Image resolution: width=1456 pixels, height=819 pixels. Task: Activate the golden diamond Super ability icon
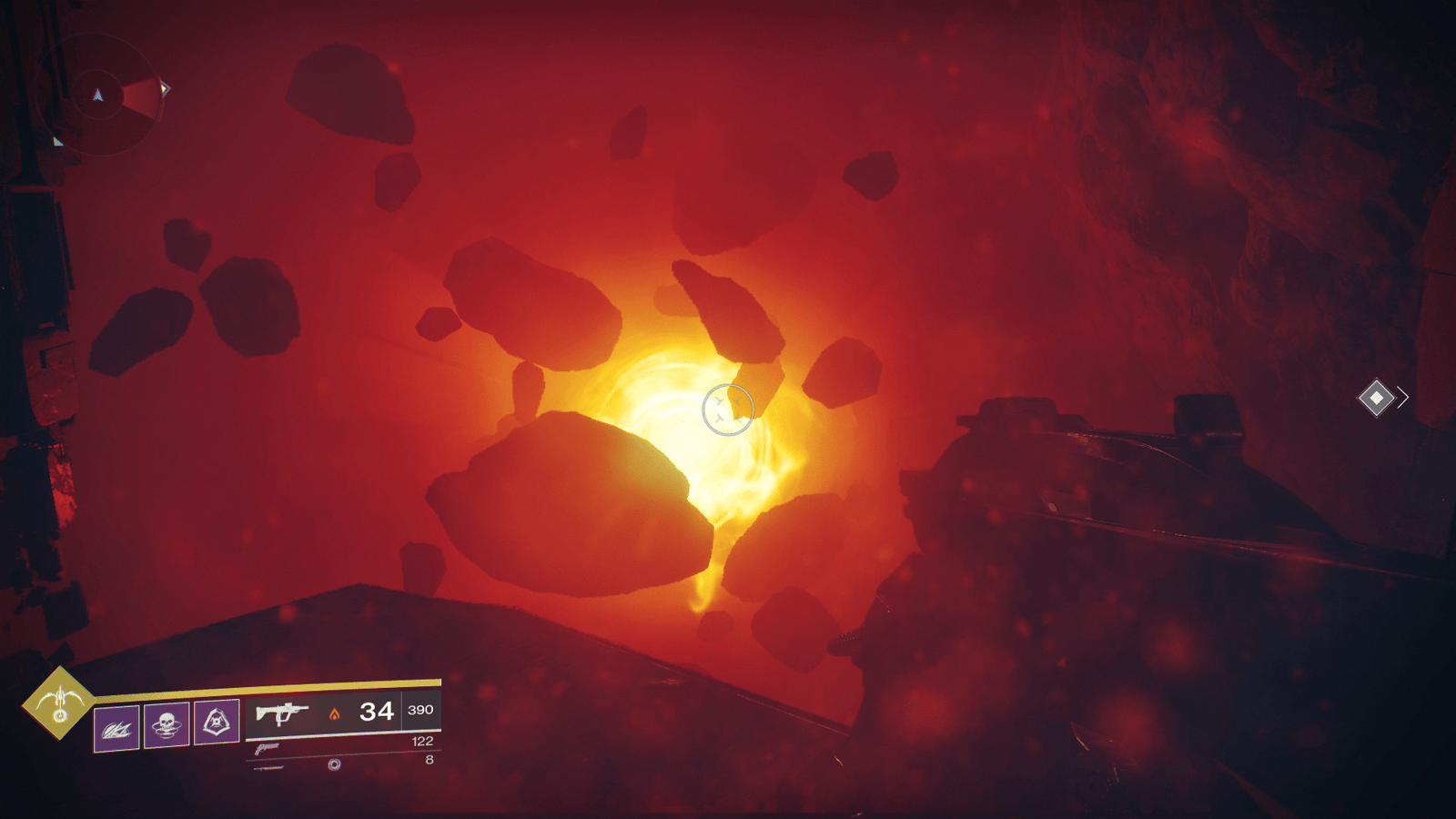pyautogui.click(x=59, y=703)
